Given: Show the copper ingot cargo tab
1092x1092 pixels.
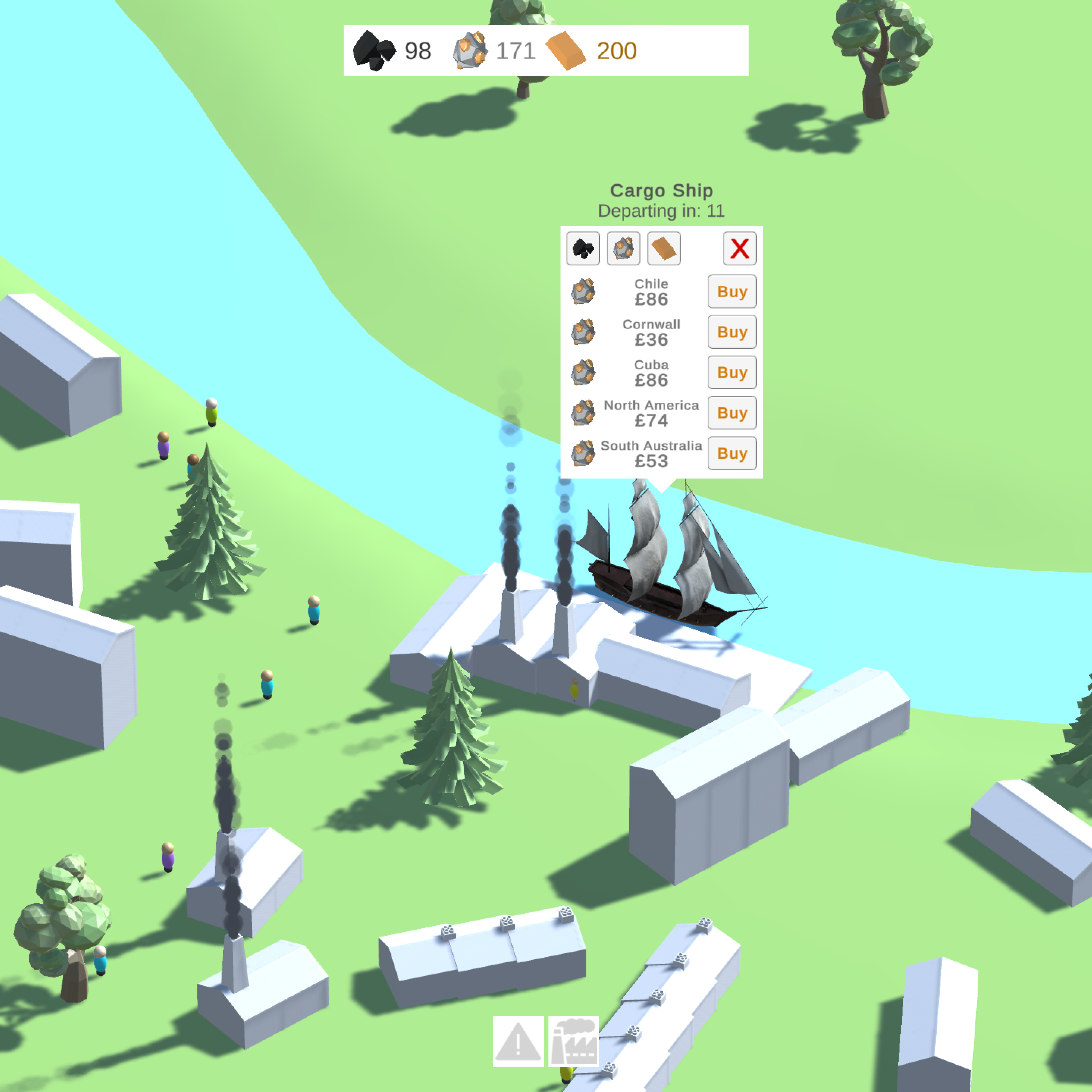Looking at the screenshot, I should coord(664,248).
